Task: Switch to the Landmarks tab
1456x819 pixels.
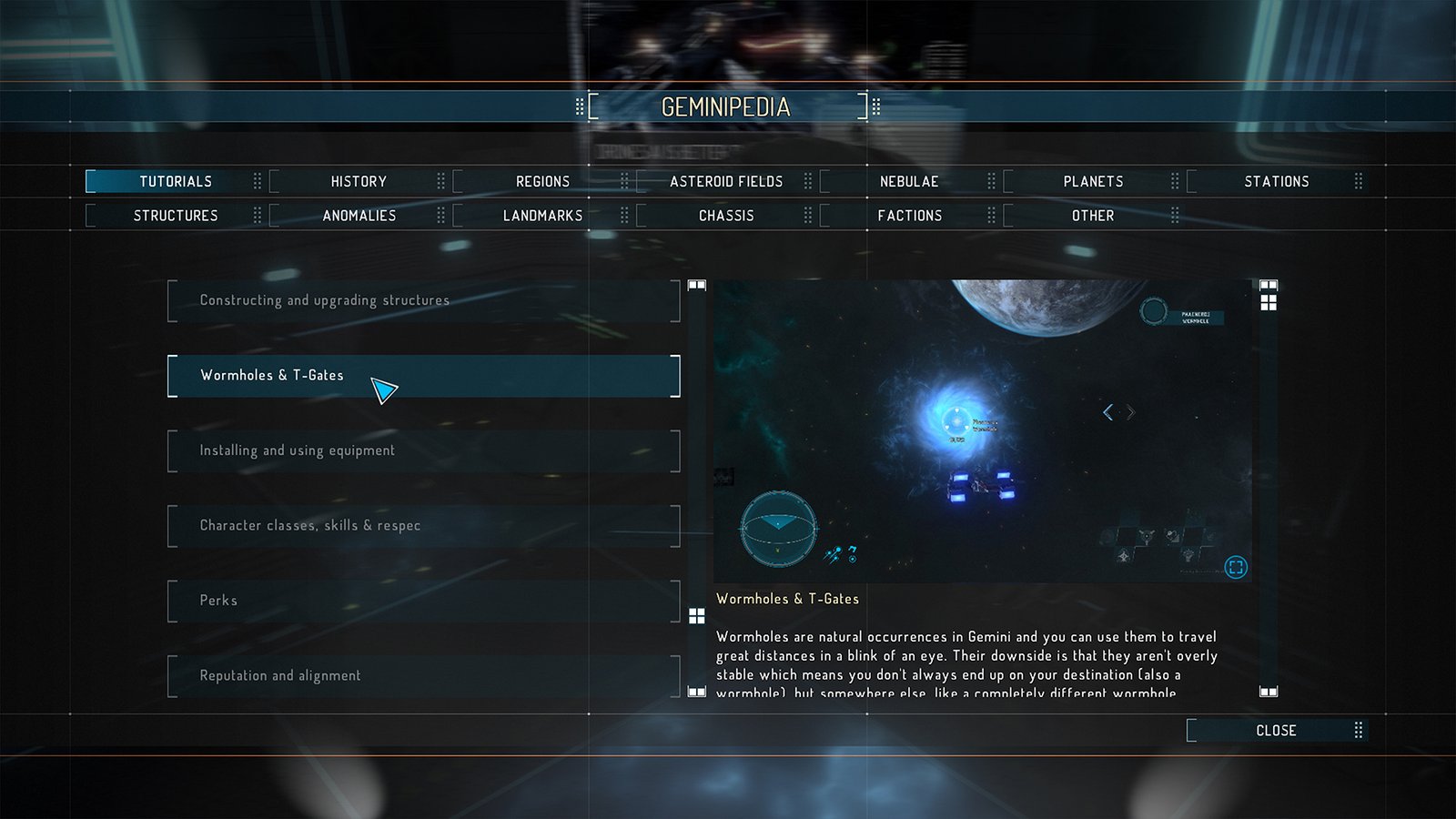Action: click(x=542, y=216)
